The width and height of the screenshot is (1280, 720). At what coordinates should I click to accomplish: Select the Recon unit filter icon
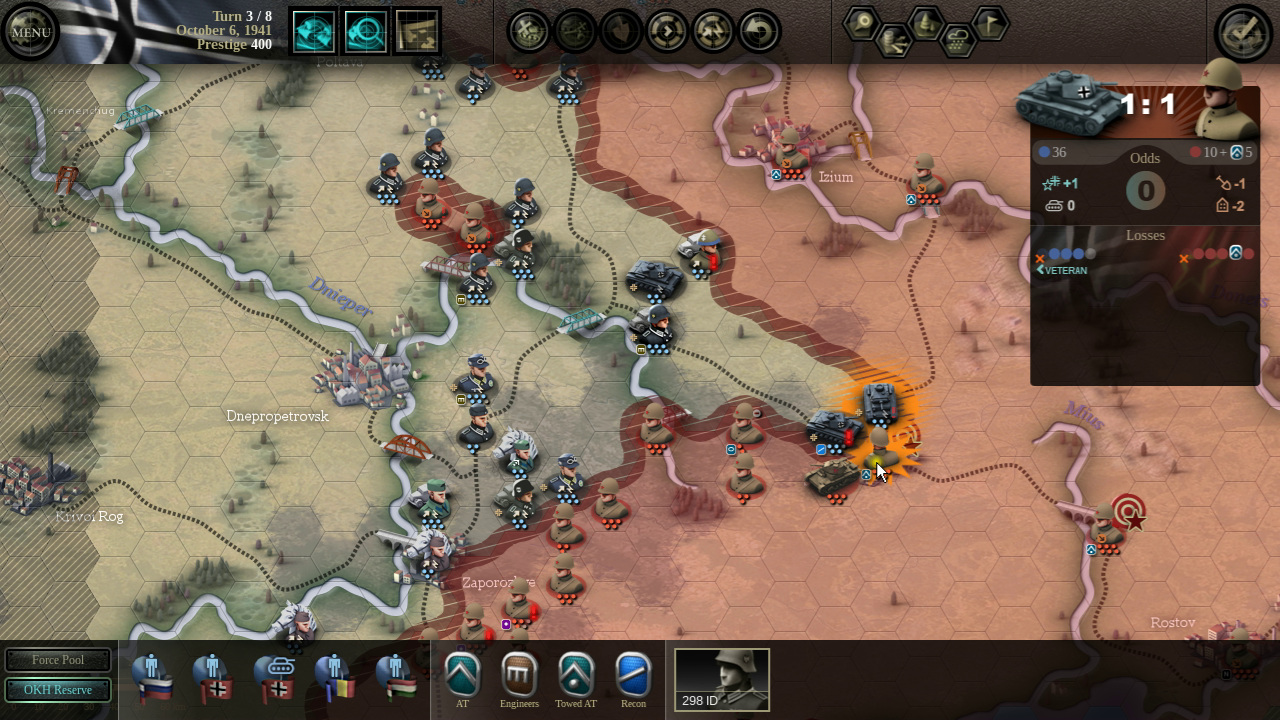point(635,675)
